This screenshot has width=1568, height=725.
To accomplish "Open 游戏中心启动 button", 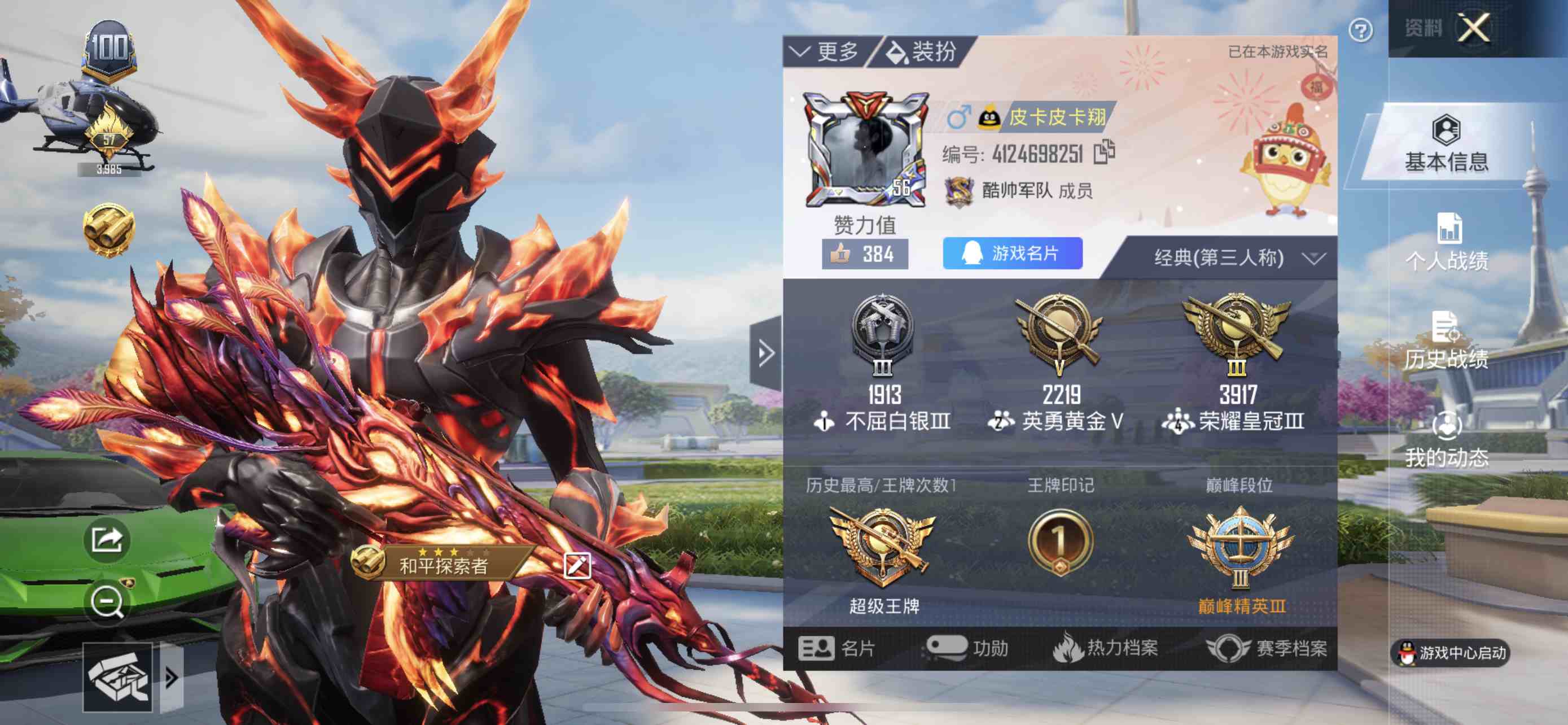I will (1451, 653).
